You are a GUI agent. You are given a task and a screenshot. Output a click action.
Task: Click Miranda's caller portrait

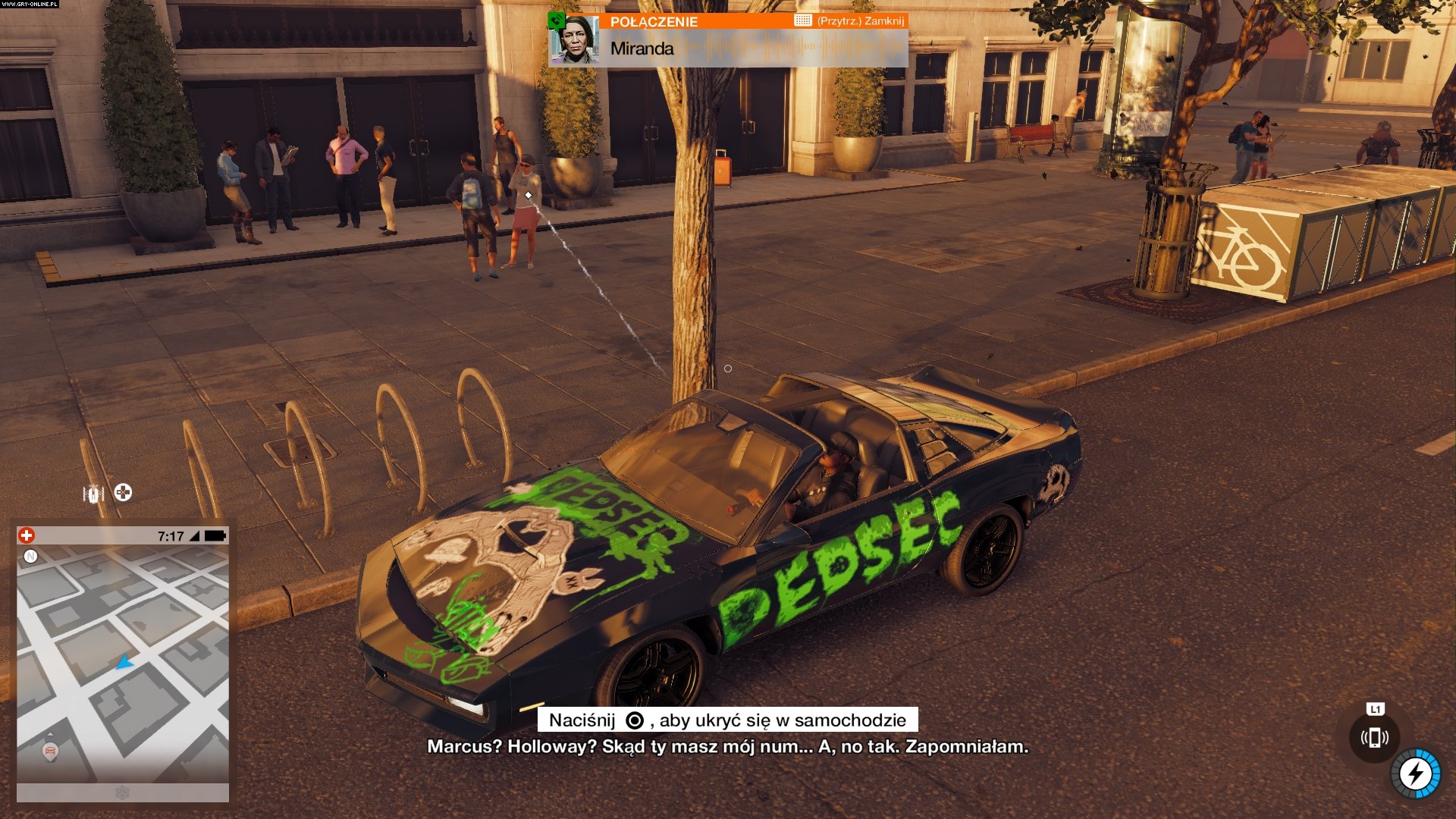tap(576, 39)
